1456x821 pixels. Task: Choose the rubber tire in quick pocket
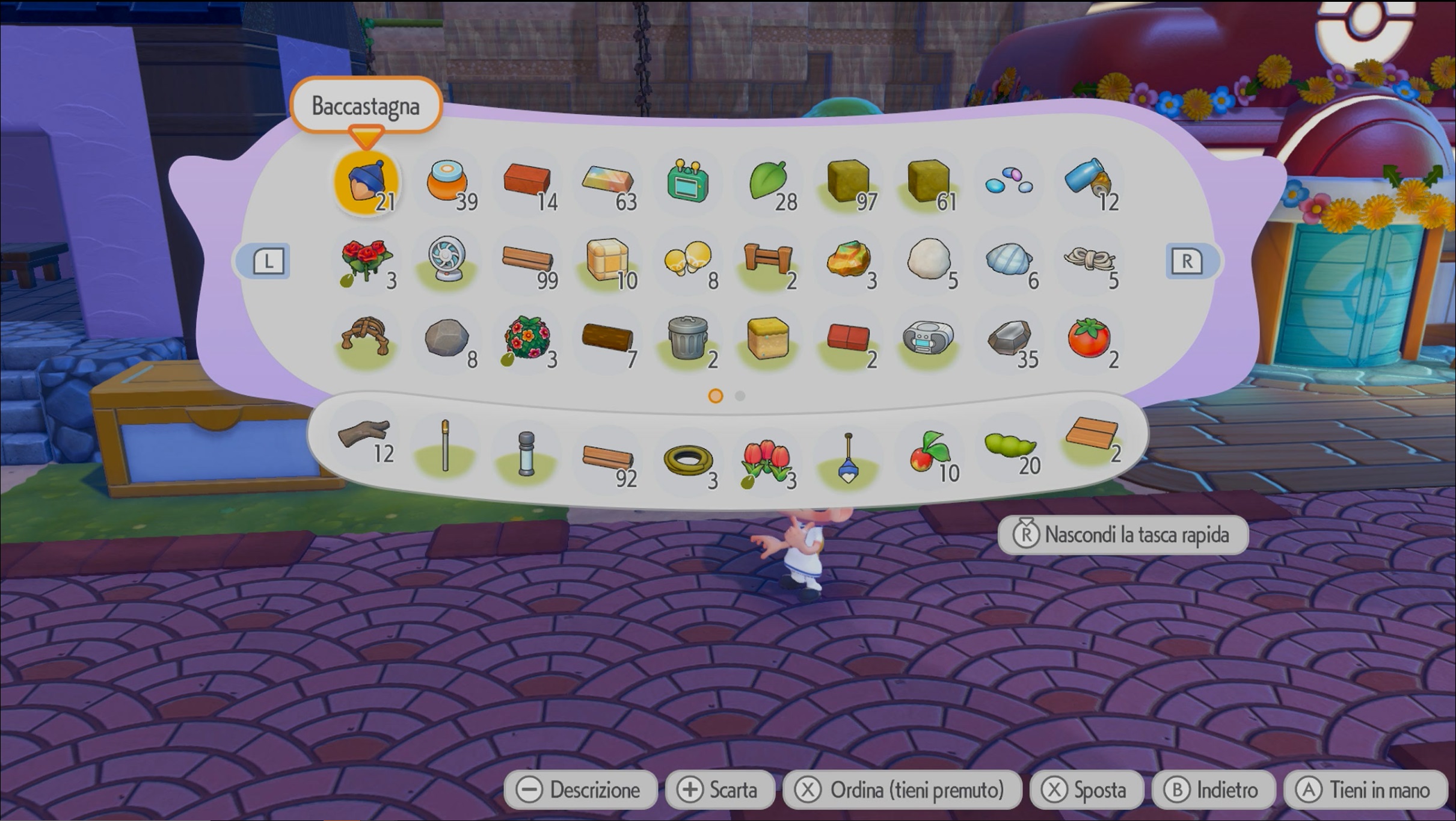pos(688,461)
